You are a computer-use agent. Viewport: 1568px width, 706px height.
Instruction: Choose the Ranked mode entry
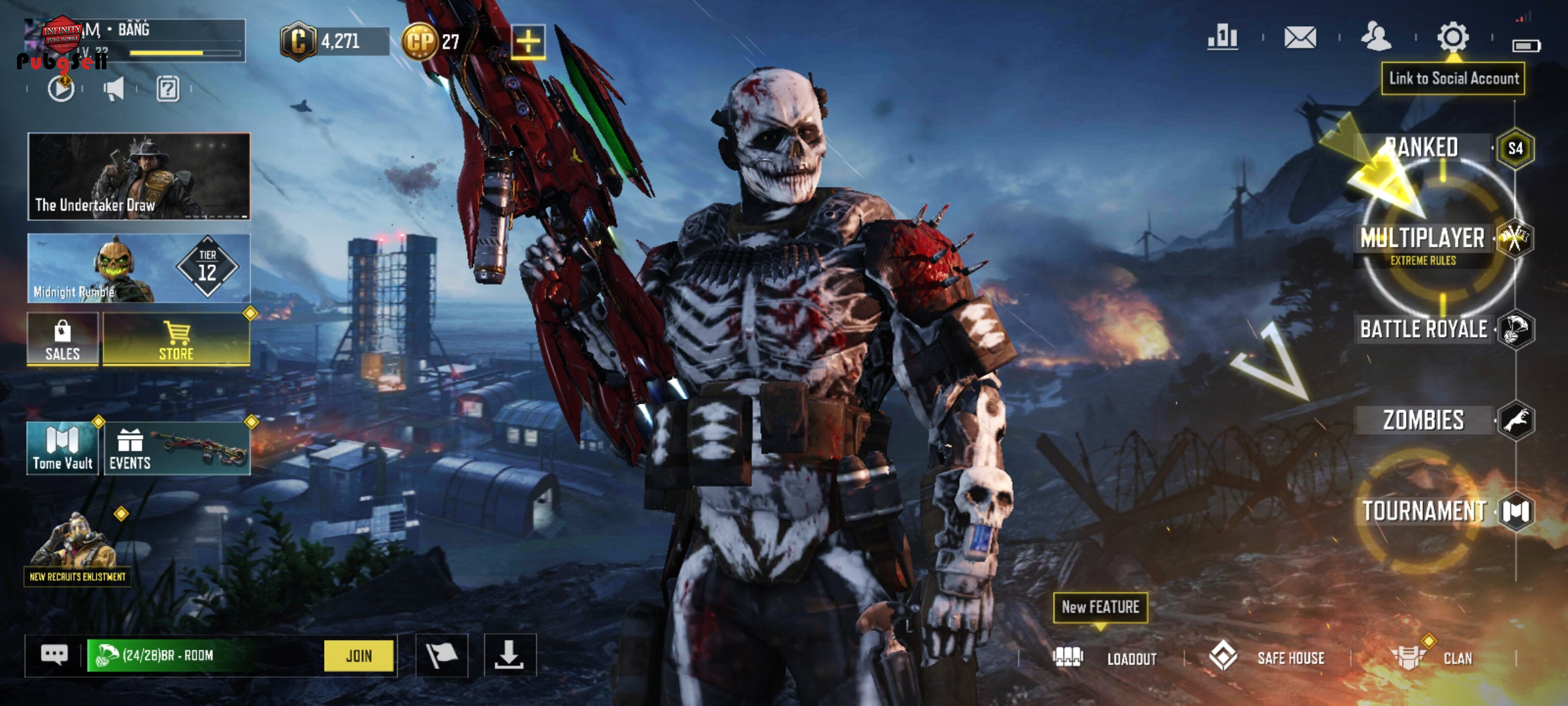1423,148
